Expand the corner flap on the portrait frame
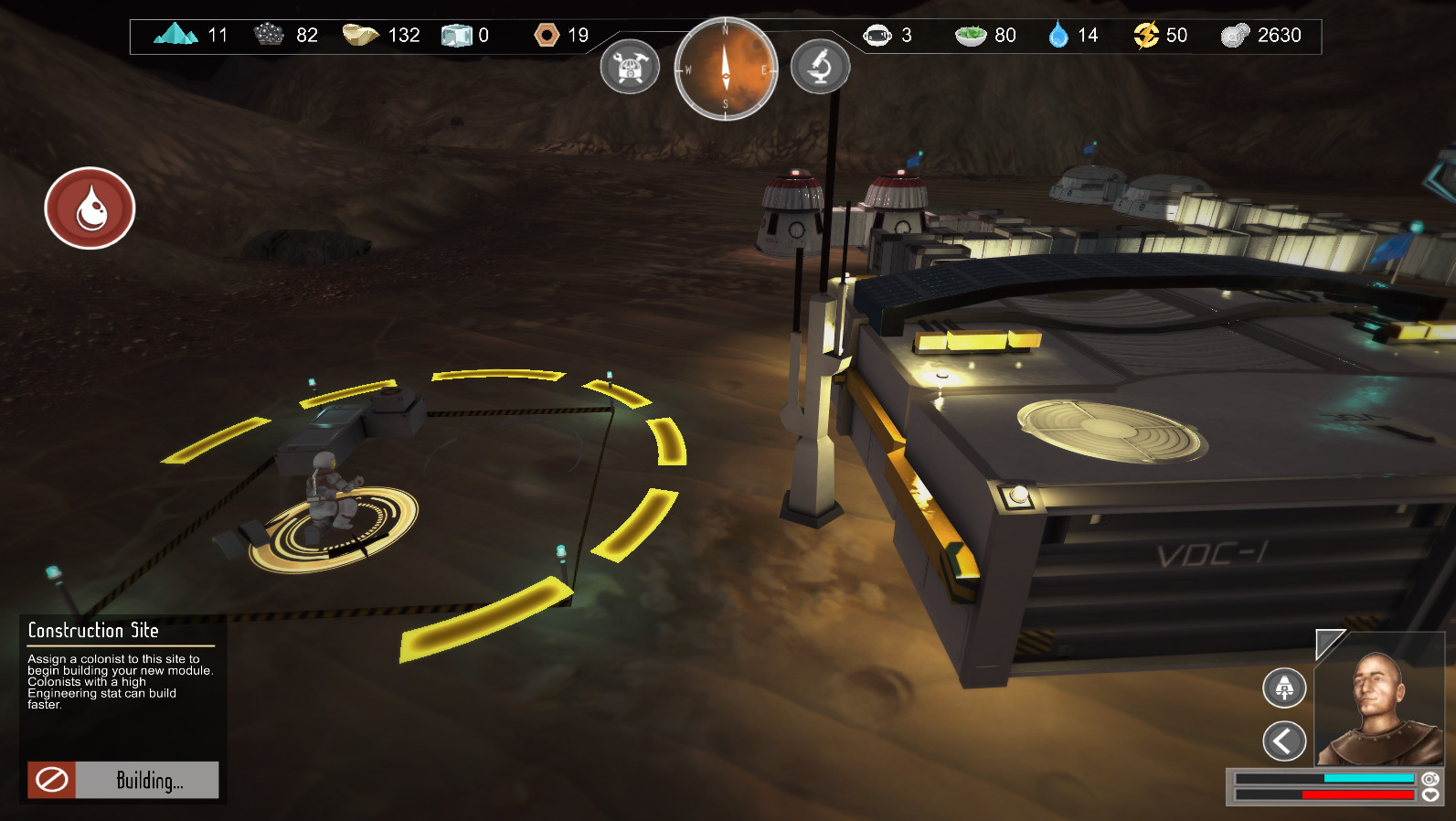Screen dimensions: 1456x821 (x=1326, y=643)
